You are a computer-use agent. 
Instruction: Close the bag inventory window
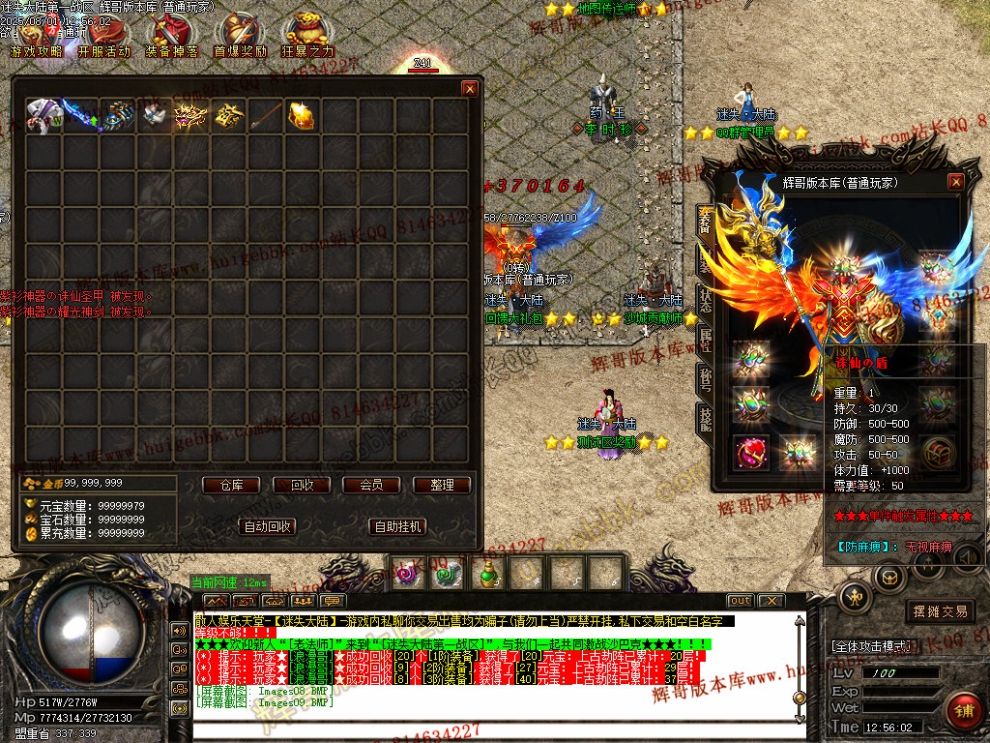click(x=469, y=89)
